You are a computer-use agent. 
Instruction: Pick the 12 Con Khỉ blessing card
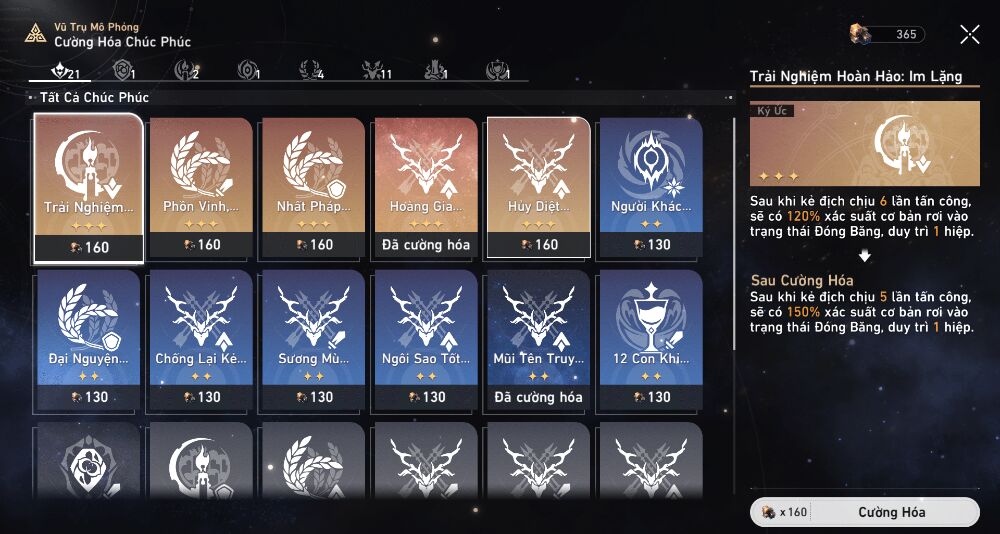click(x=651, y=340)
